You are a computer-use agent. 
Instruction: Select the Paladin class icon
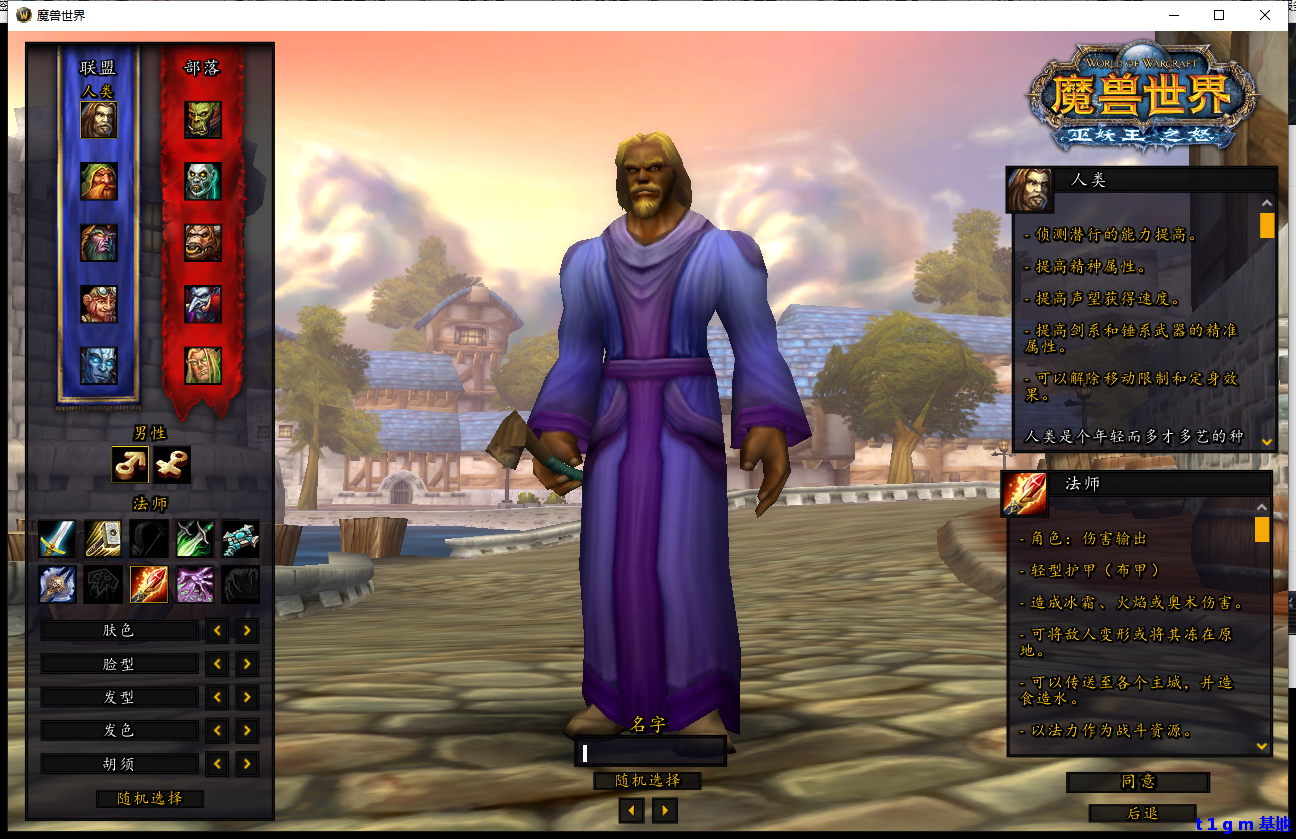(x=103, y=538)
